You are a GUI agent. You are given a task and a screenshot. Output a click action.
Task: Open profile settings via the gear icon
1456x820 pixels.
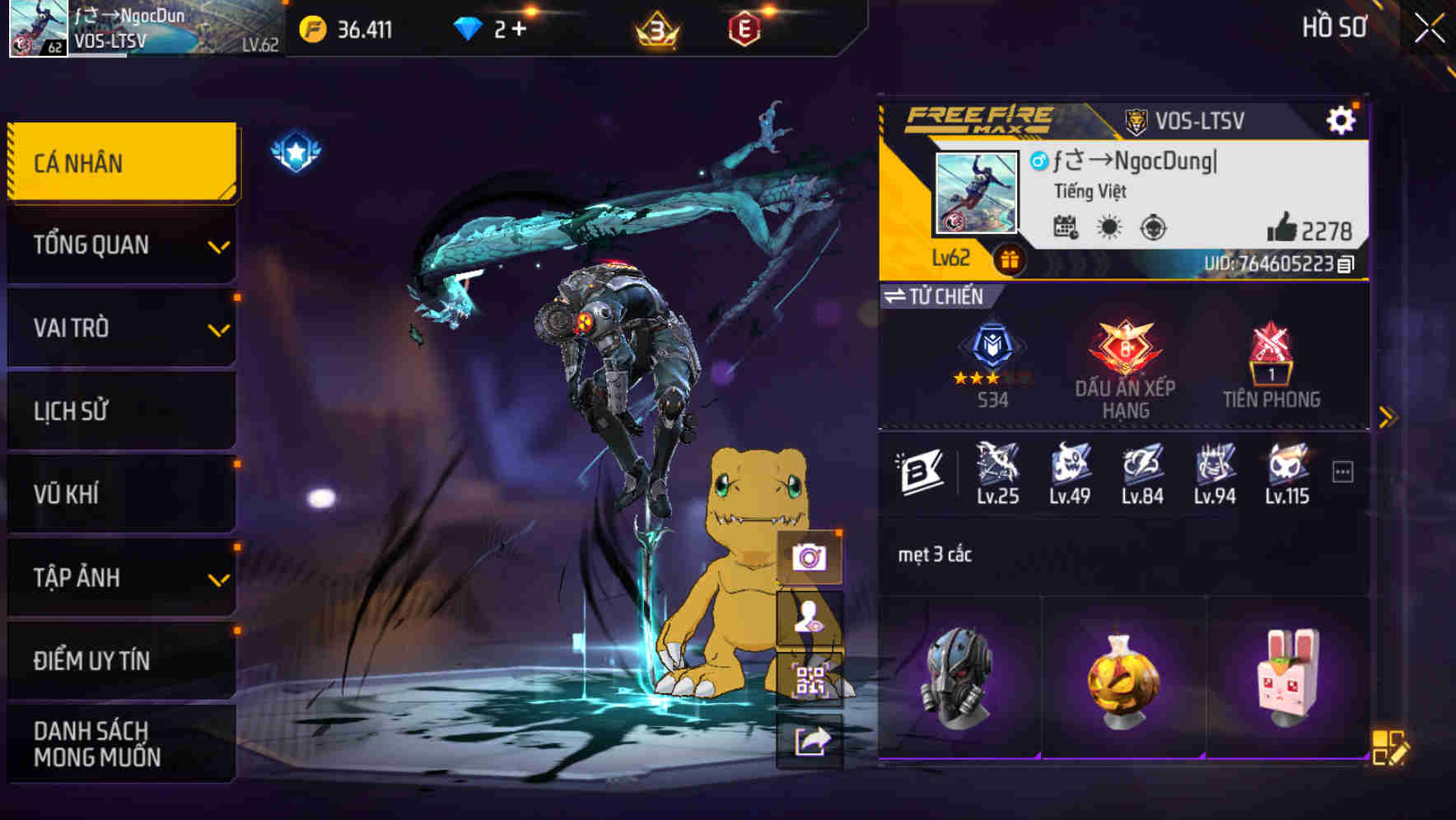(x=1342, y=119)
